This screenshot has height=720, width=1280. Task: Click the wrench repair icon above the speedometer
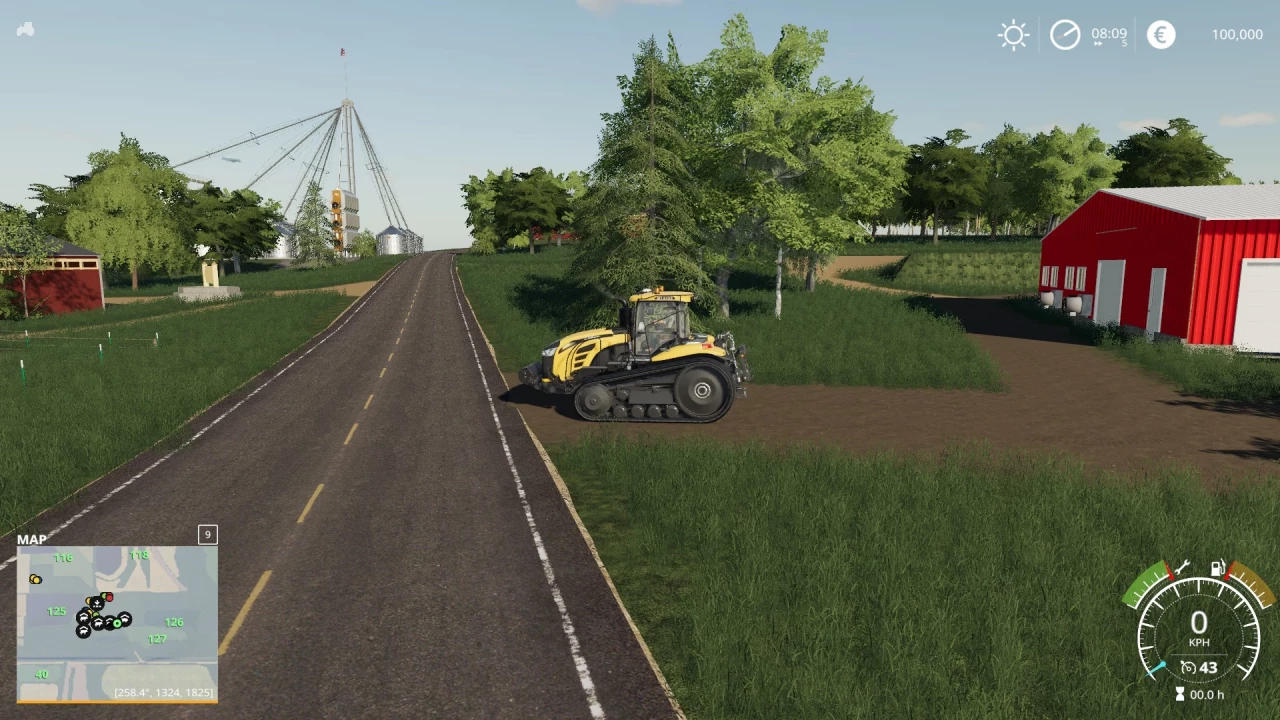point(1181,567)
